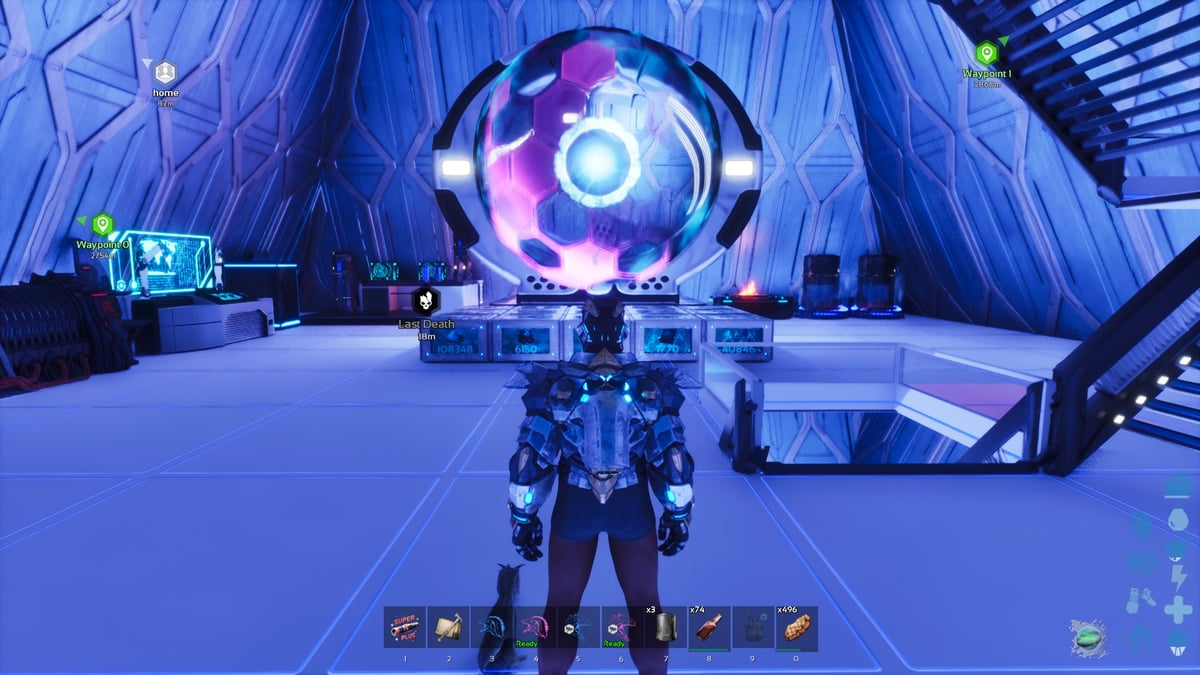The width and height of the screenshot is (1200, 675).
Task: Click the green orb buff icon
Action: click(x=1088, y=637)
